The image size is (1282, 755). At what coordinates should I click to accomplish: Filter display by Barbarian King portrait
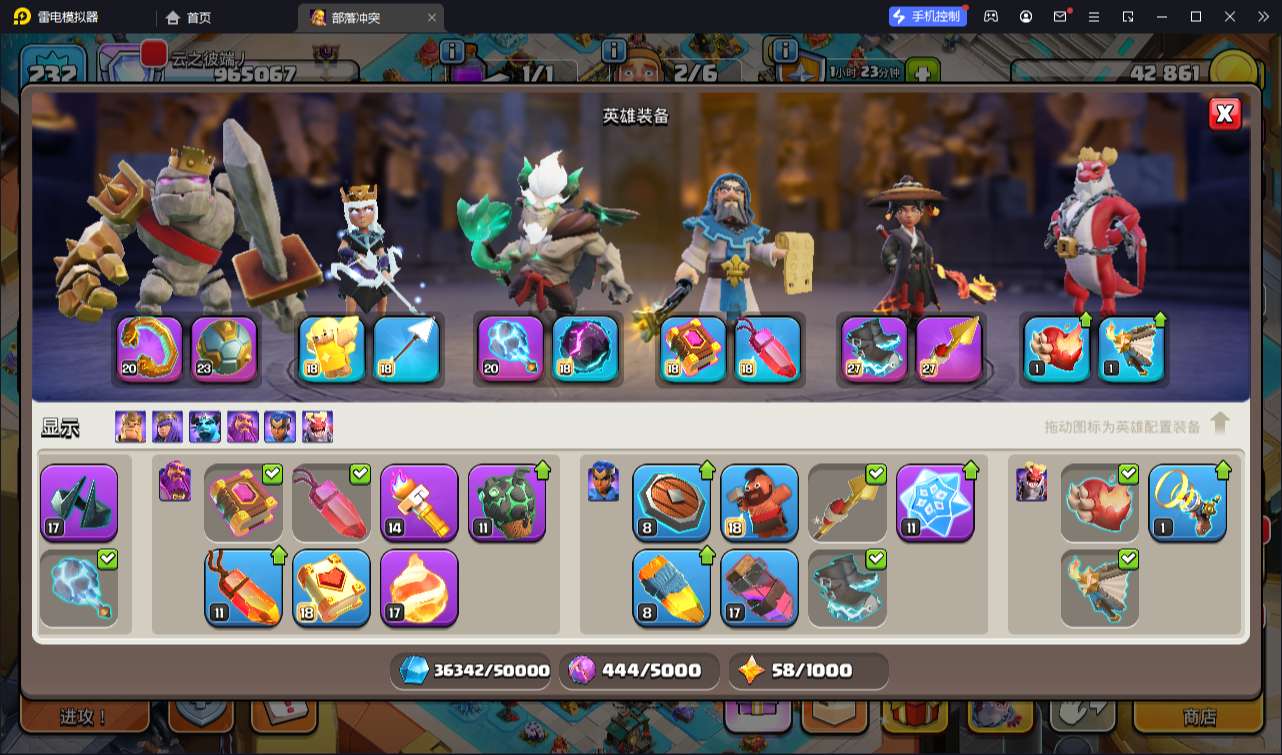point(130,427)
